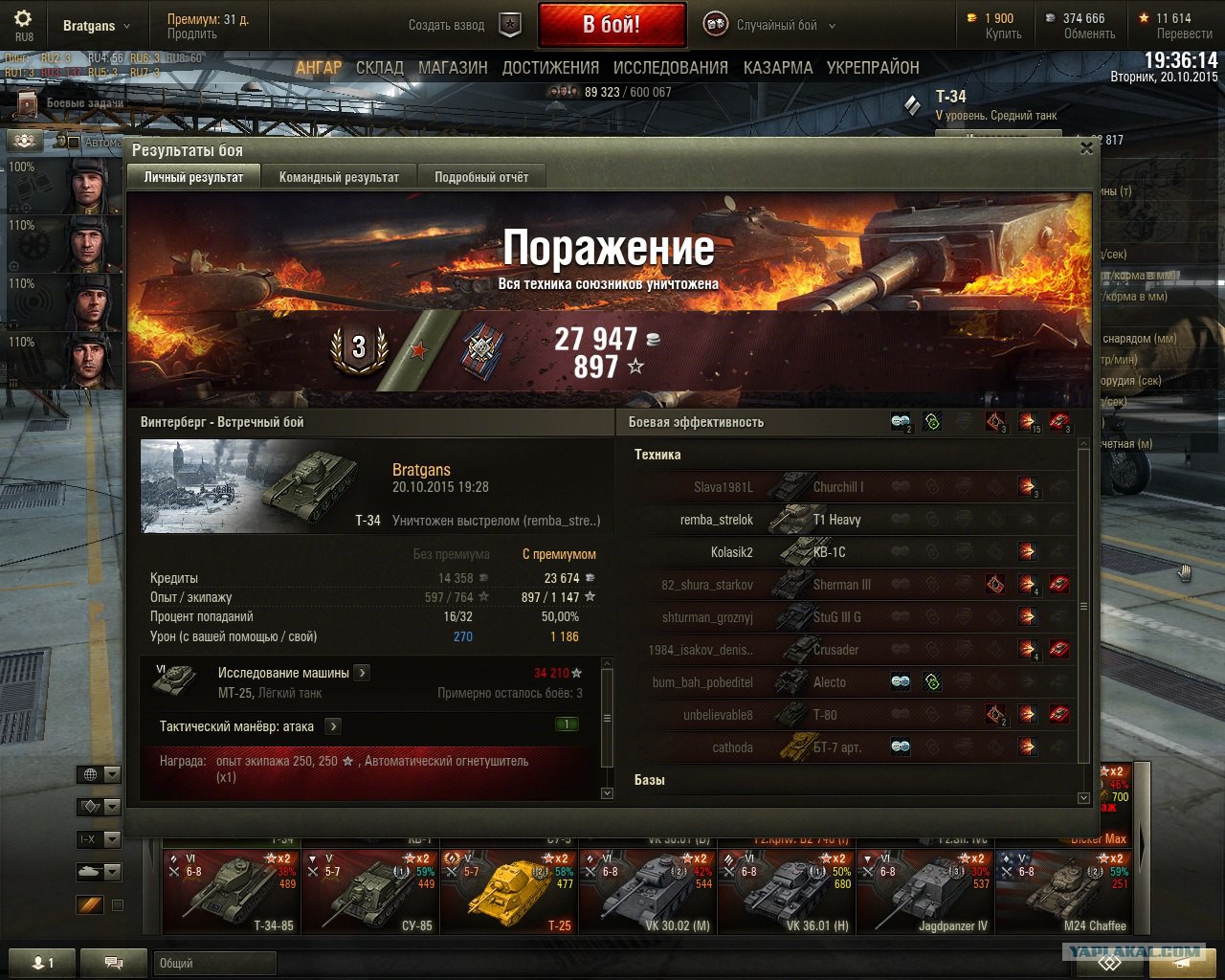Choose the Jagdpanzer IV tank in the carousel
Screen dimensions: 1225x980
point(925,891)
